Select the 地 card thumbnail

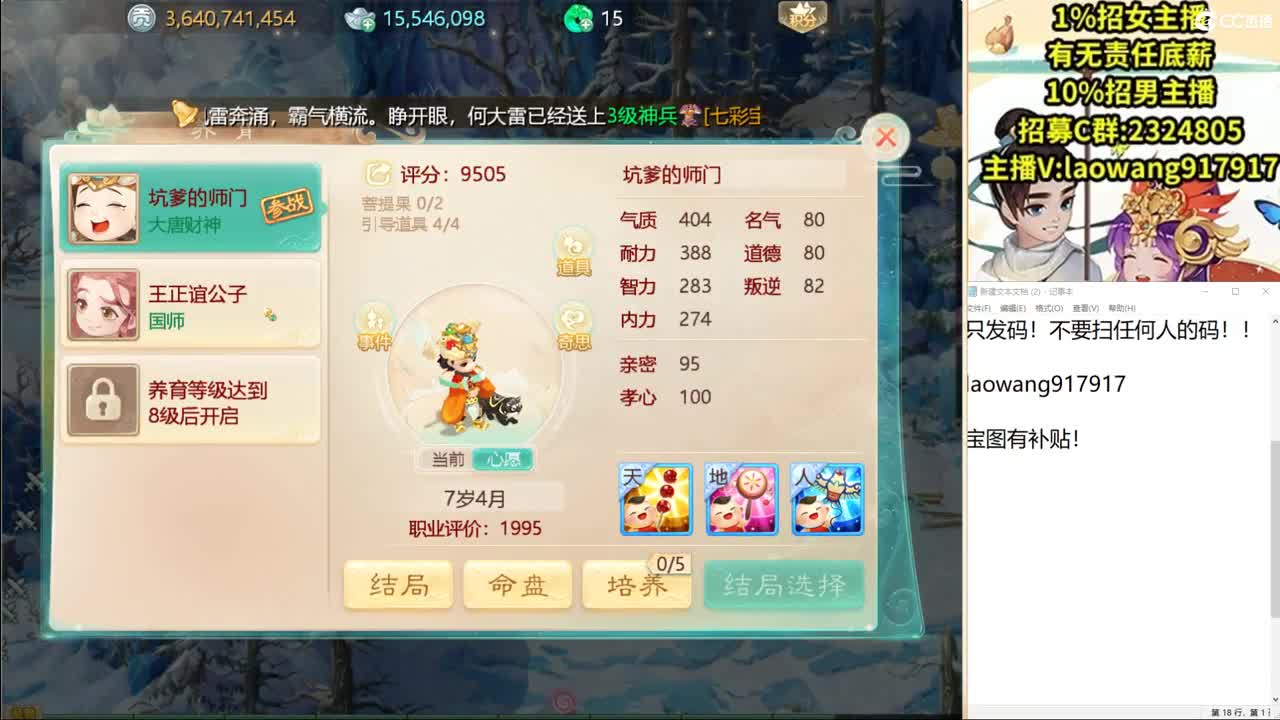click(x=741, y=498)
